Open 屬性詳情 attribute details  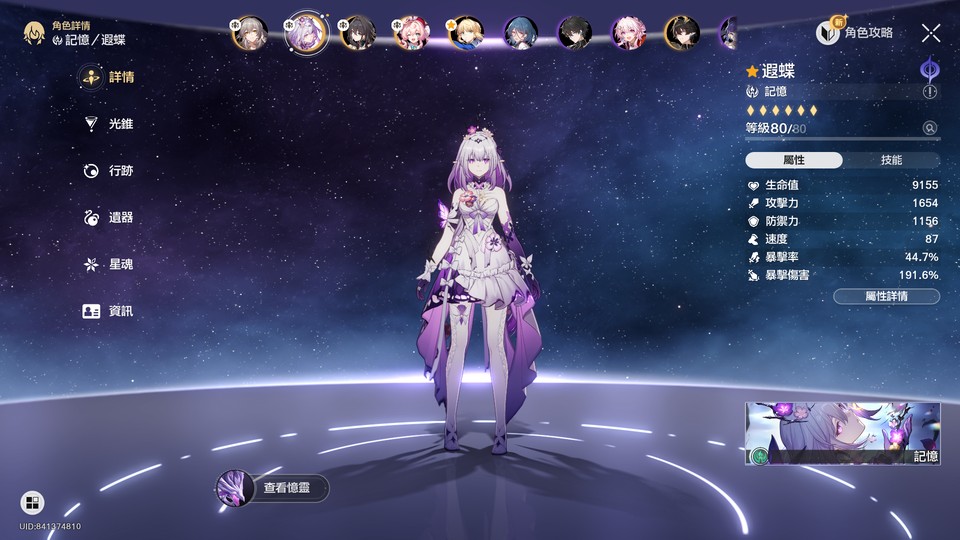[x=886, y=296]
